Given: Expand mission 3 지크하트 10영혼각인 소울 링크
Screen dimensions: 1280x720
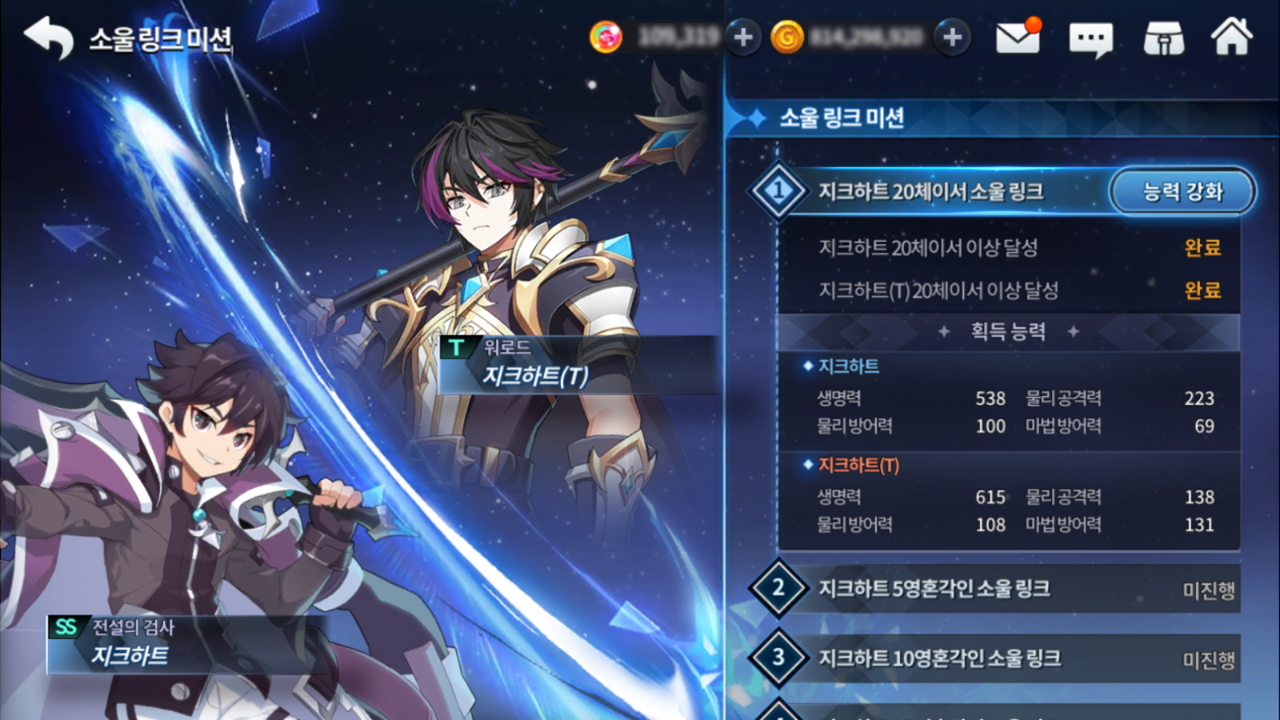Looking at the screenshot, I should (990, 659).
